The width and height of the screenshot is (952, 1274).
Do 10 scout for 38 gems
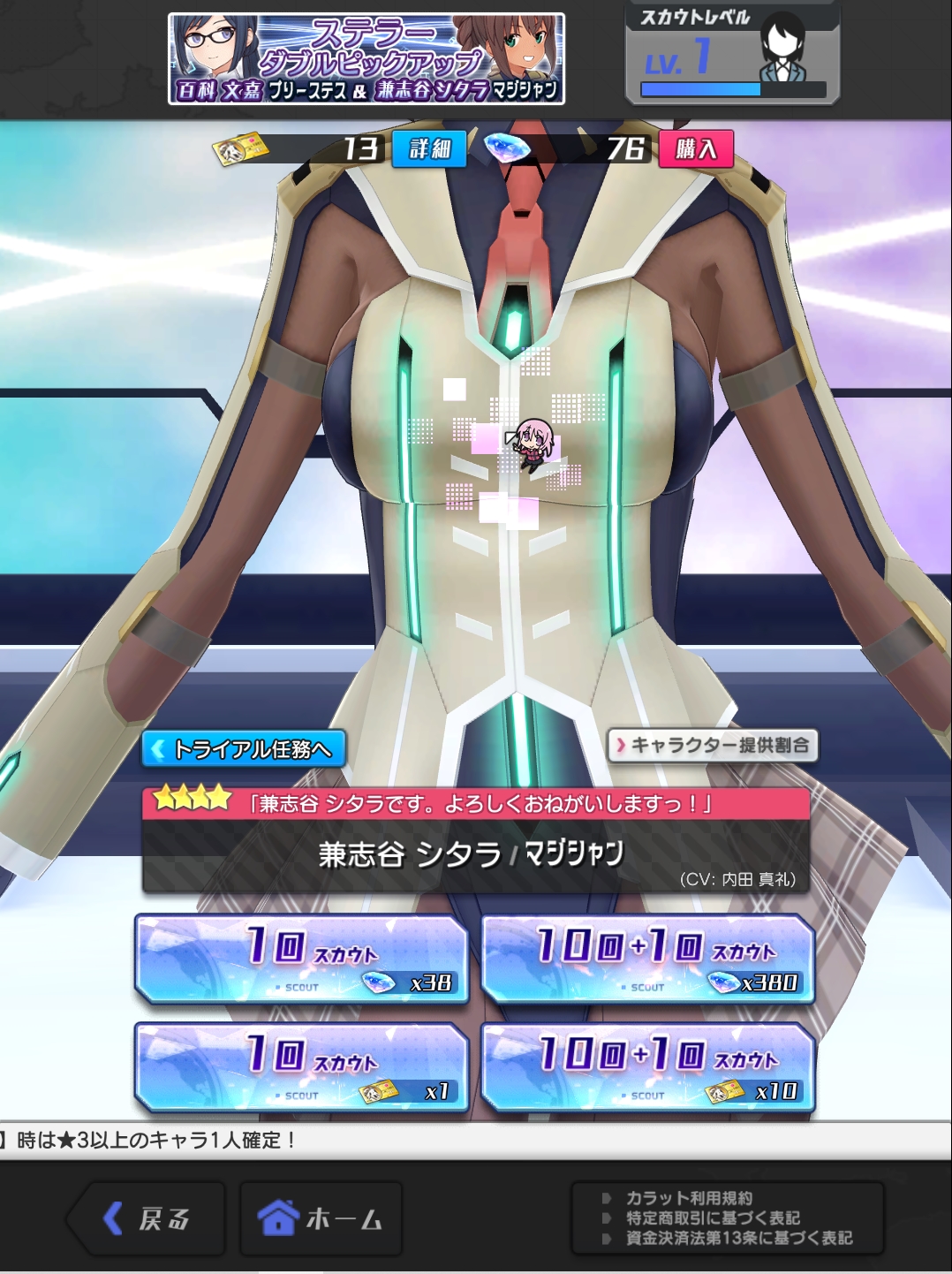click(x=301, y=959)
